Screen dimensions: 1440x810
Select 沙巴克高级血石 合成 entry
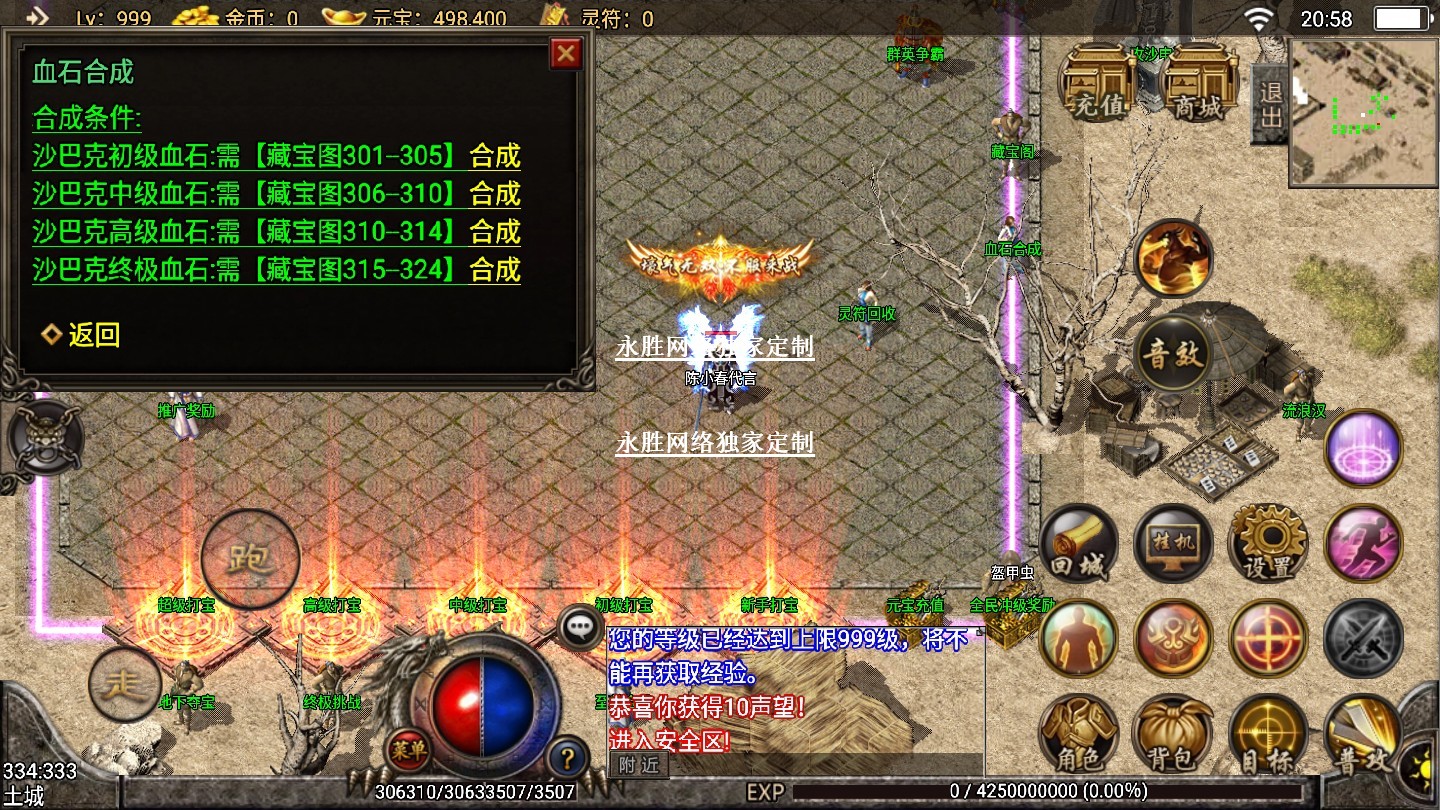(x=495, y=232)
